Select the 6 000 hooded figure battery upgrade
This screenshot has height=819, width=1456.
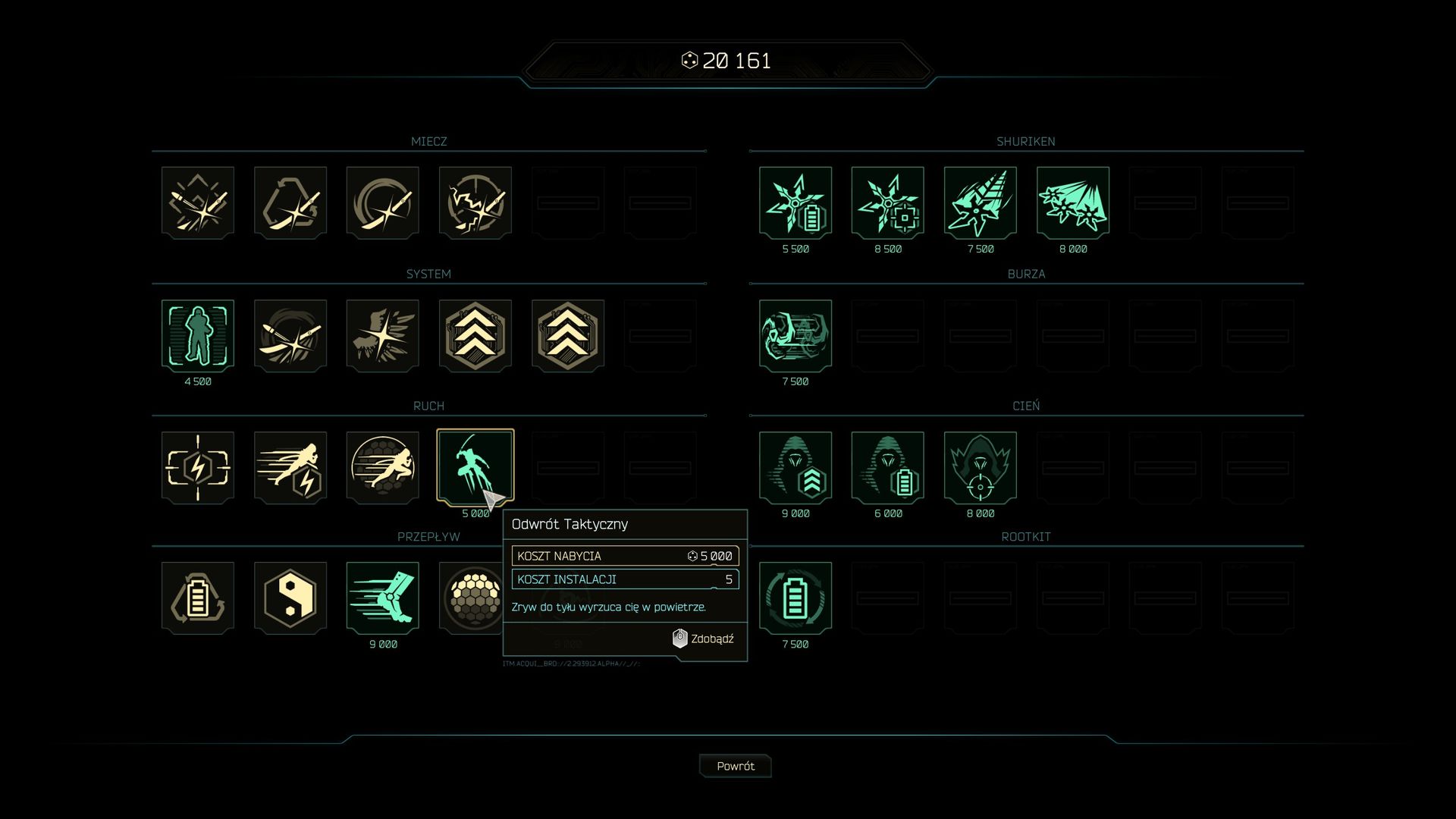[x=888, y=467]
